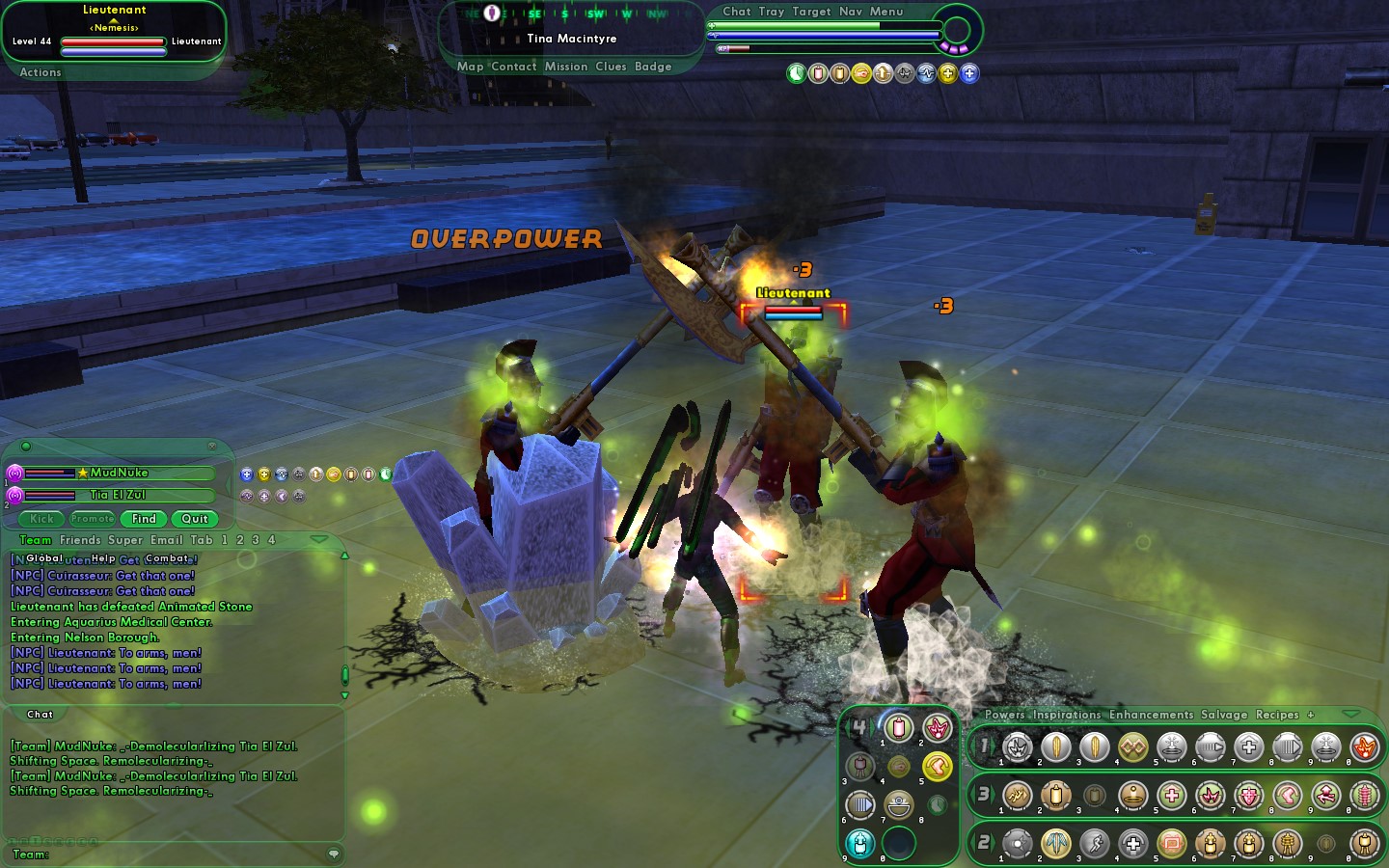Toggle the power Tray

[771, 12]
